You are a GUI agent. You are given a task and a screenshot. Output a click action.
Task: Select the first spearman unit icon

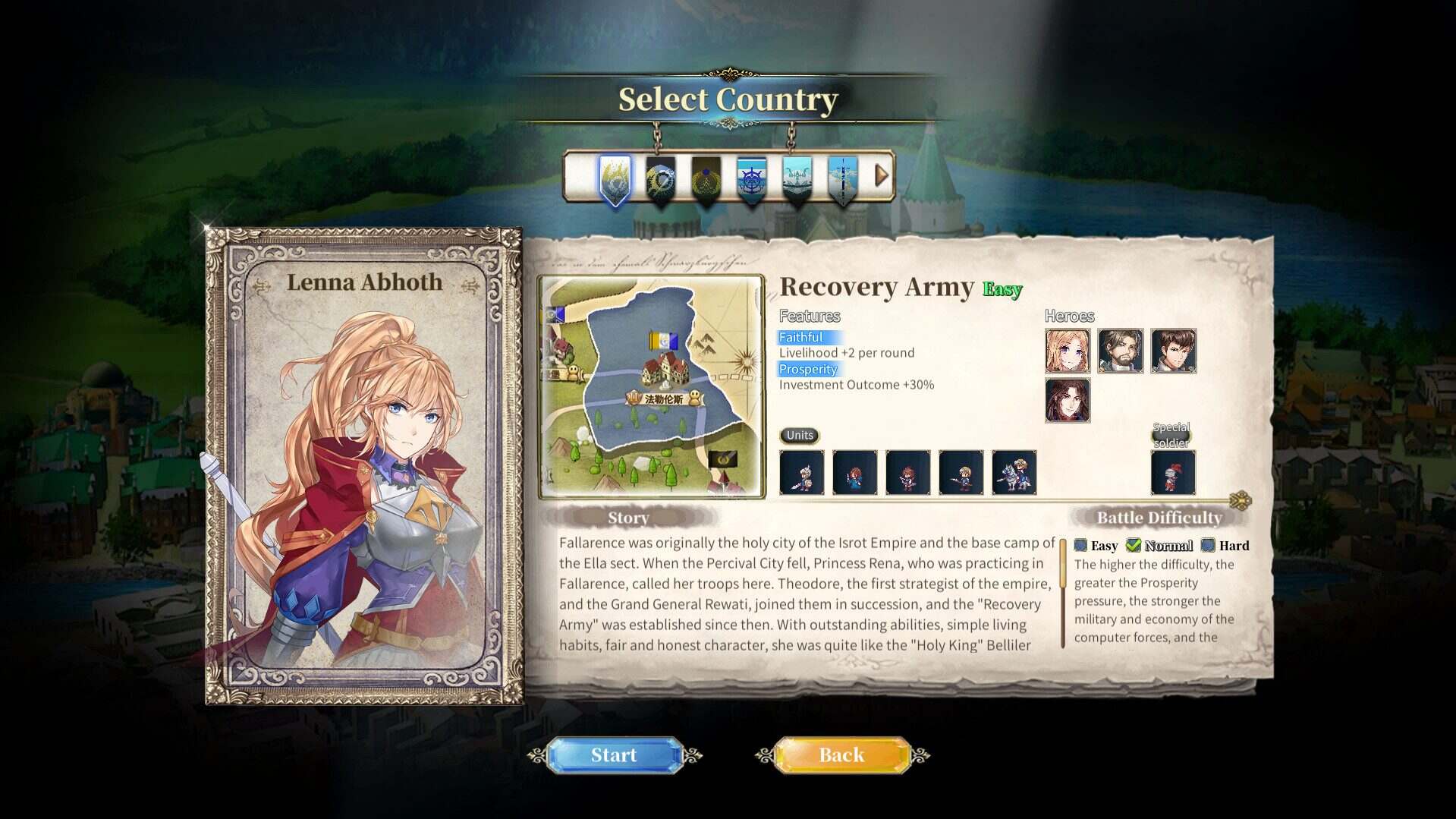tap(801, 472)
